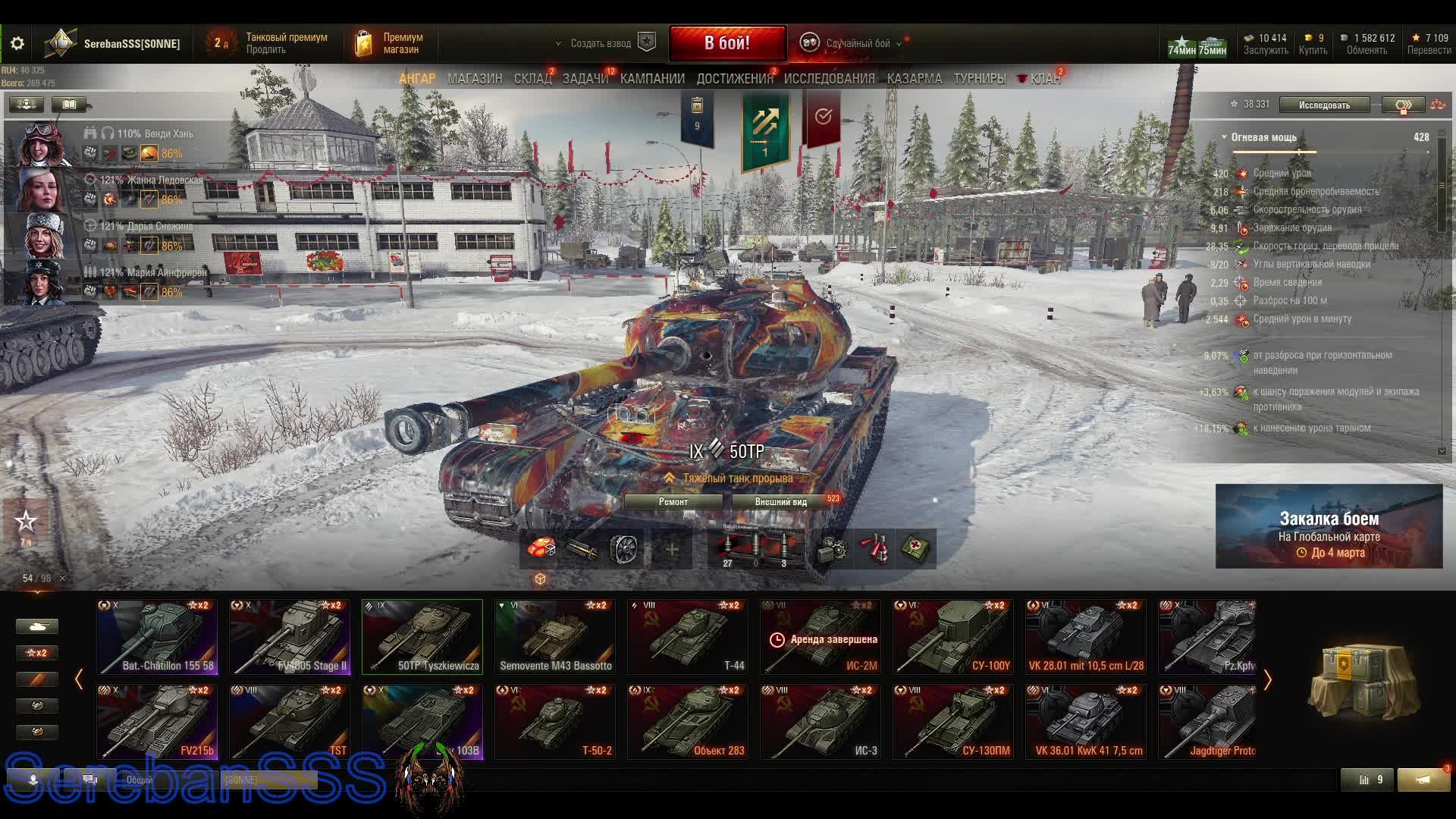Select the ИС-3 tank in carousel
Viewport: 1456px width, 819px height.
pos(821,721)
